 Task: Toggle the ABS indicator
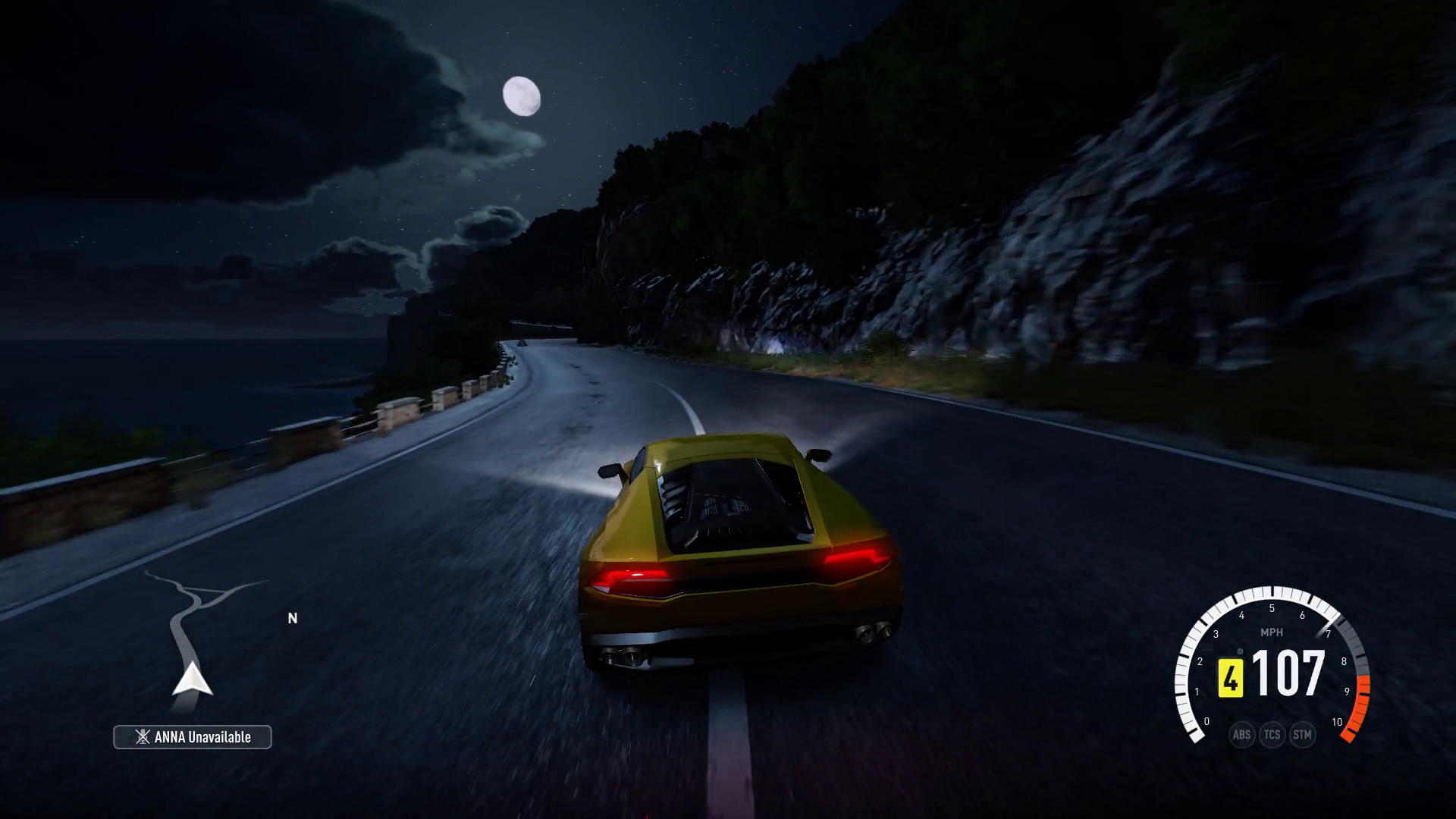click(x=1241, y=735)
